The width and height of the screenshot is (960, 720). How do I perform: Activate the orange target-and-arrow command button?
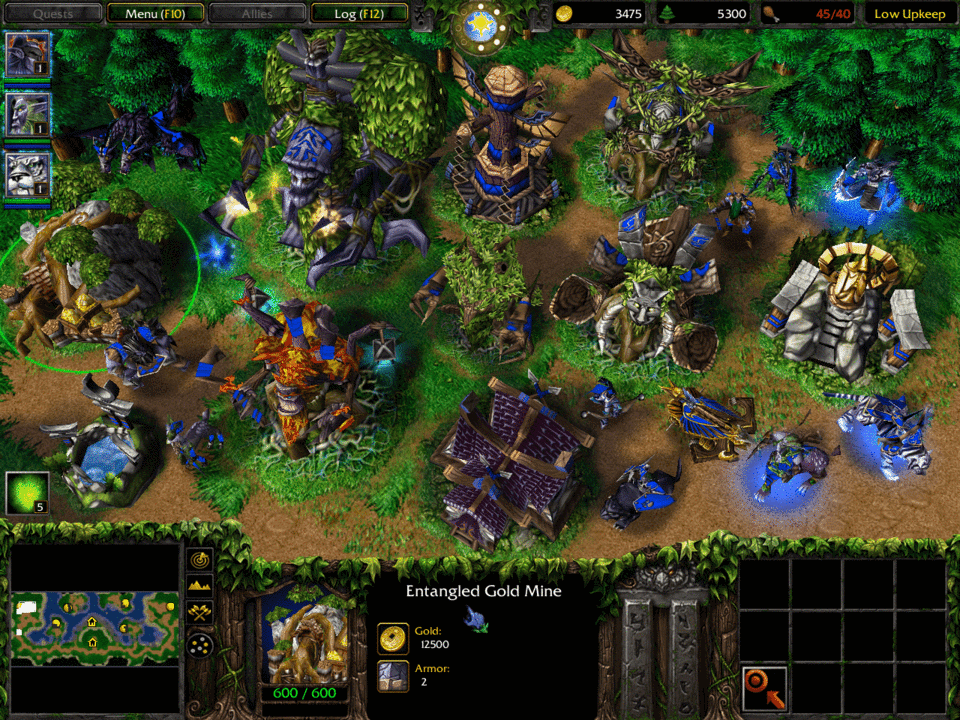click(x=764, y=688)
